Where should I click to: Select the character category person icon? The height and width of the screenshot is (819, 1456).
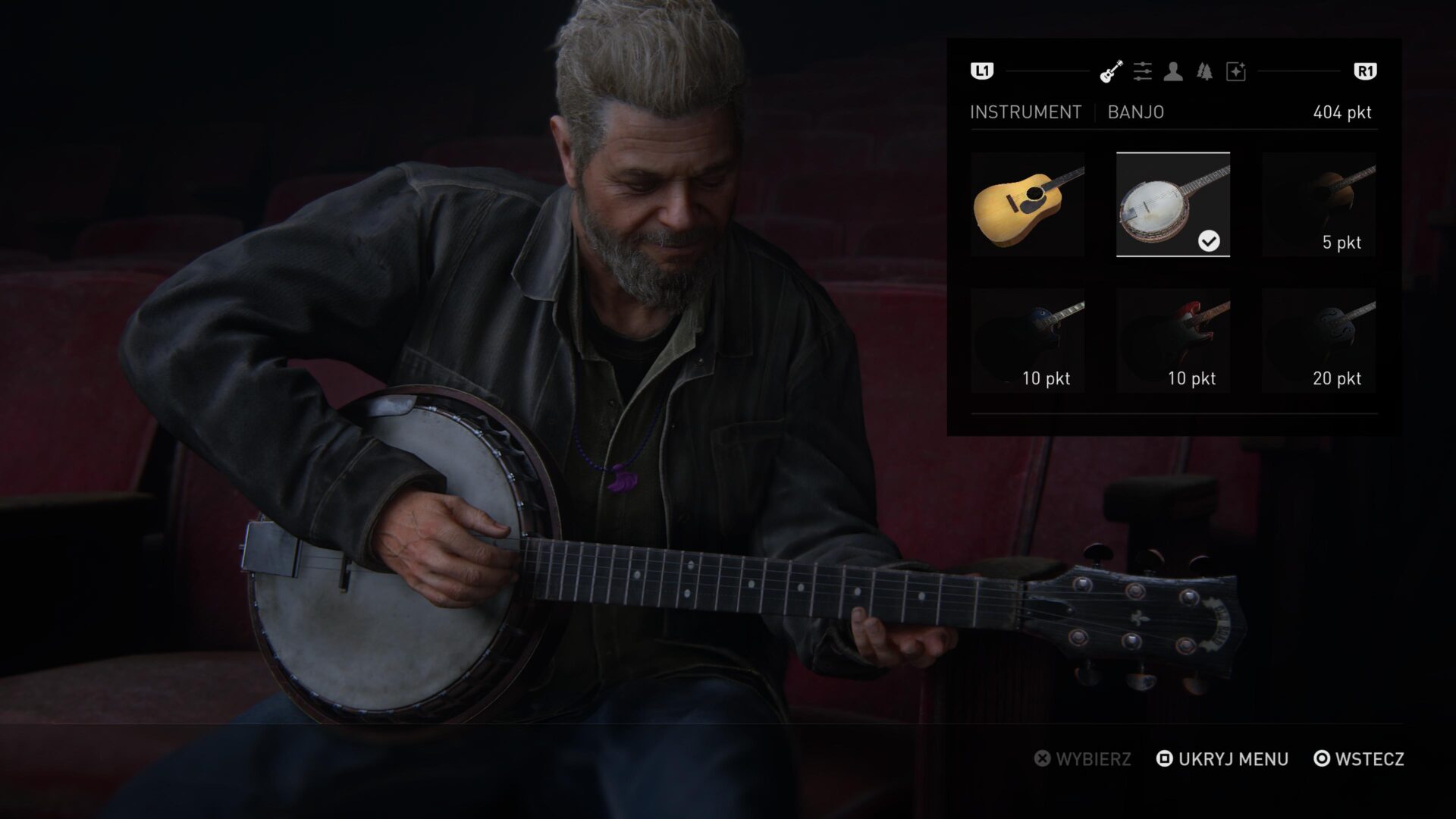point(1174,71)
